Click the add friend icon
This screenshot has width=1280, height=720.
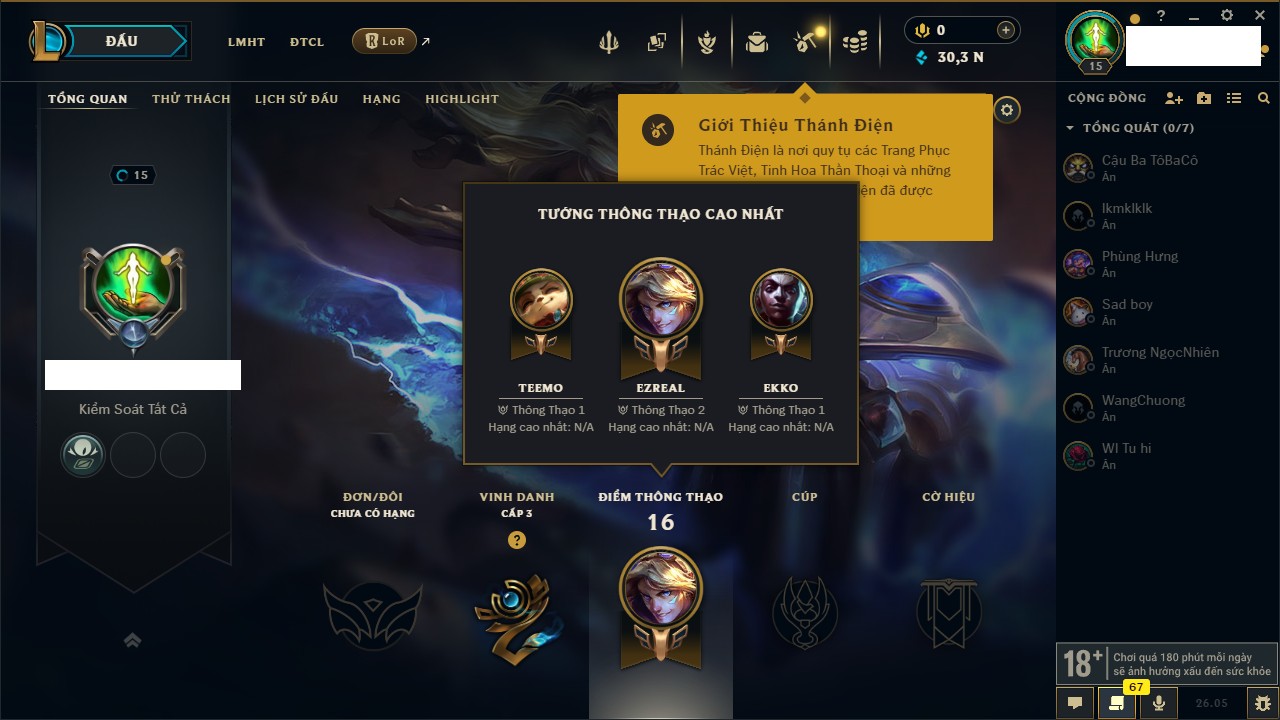click(x=1174, y=98)
